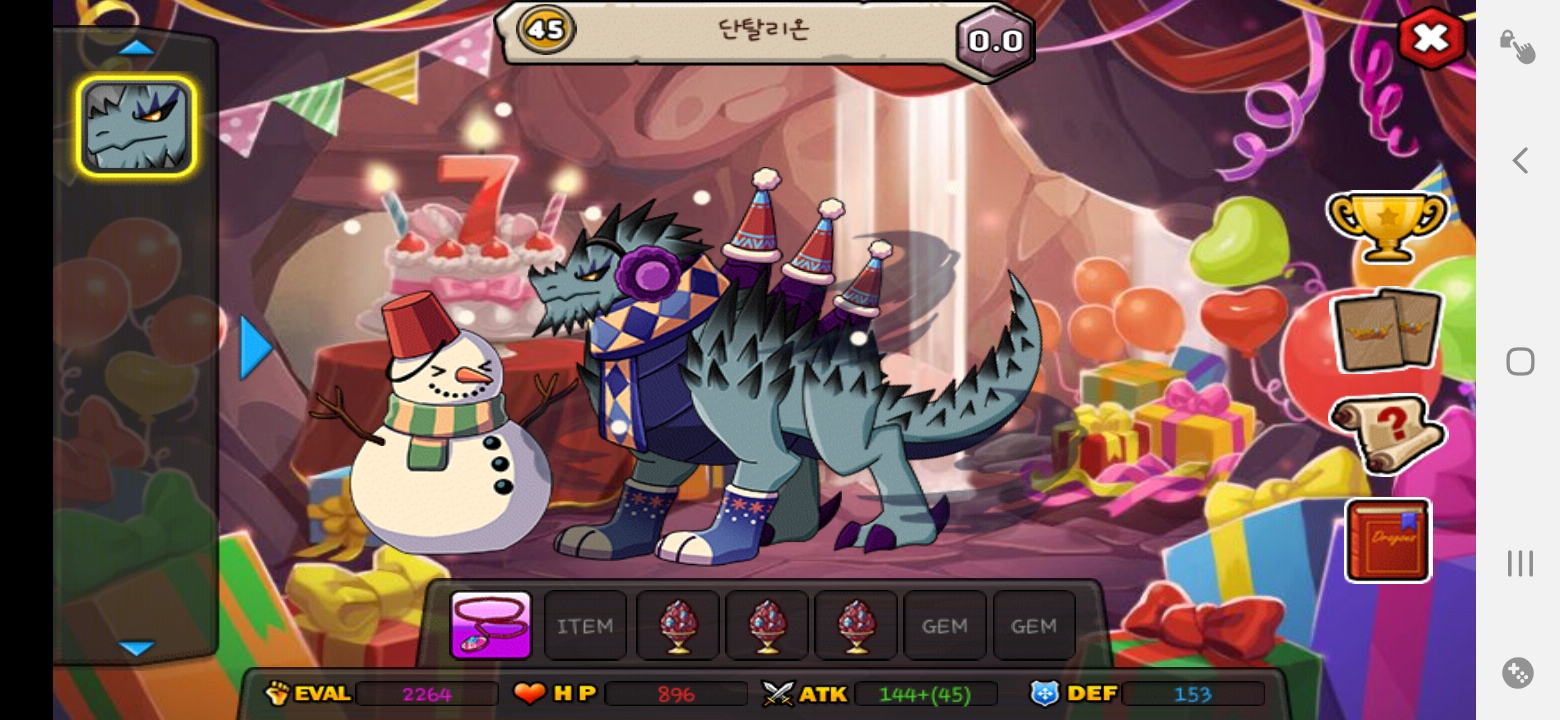The height and width of the screenshot is (720, 1560).
Task: Select the pink necklace equipment slot
Action: pyautogui.click(x=491, y=626)
